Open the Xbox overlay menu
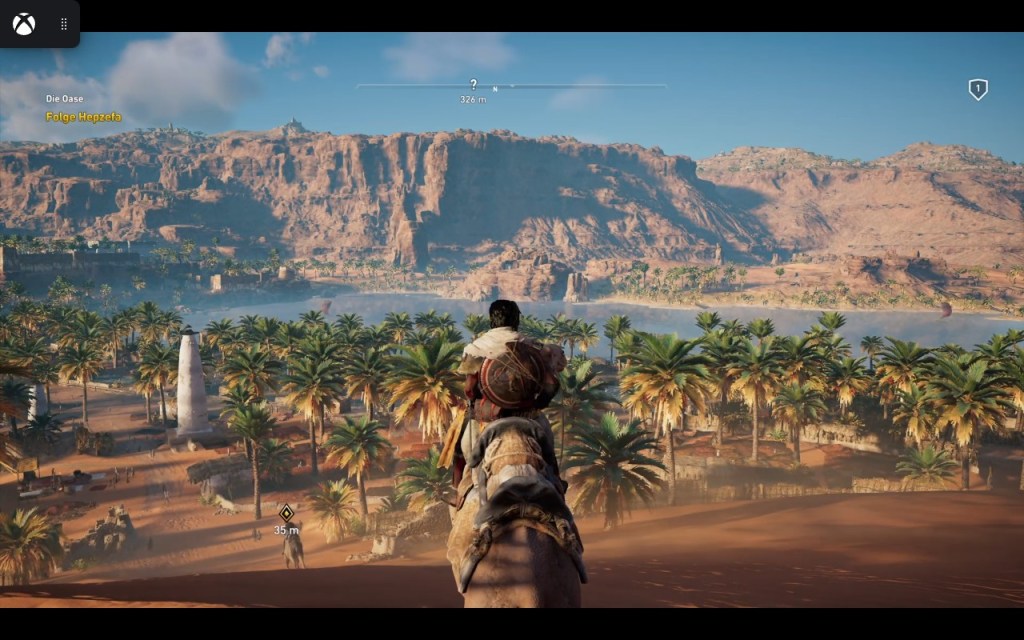This screenshot has width=1024, height=640. [24, 24]
